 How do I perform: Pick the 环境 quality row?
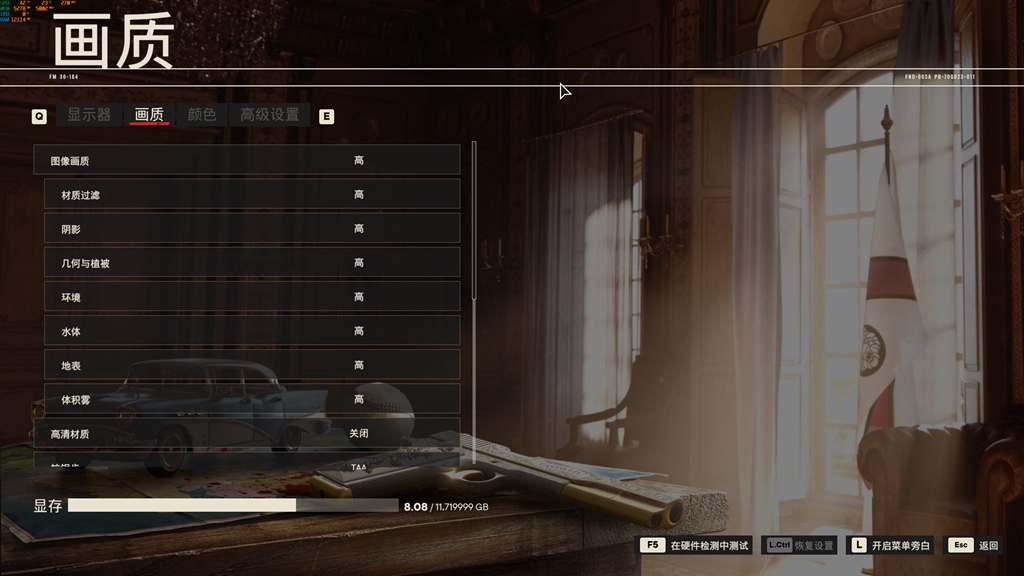point(252,296)
